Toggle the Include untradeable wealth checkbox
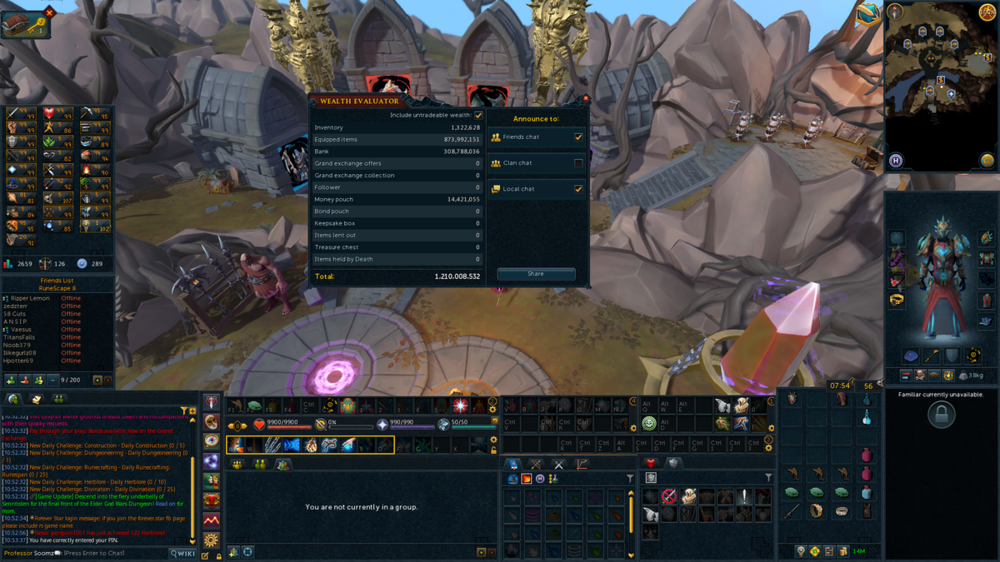Image resolution: width=1000 pixels, height=562 pixels. [478, 116]
